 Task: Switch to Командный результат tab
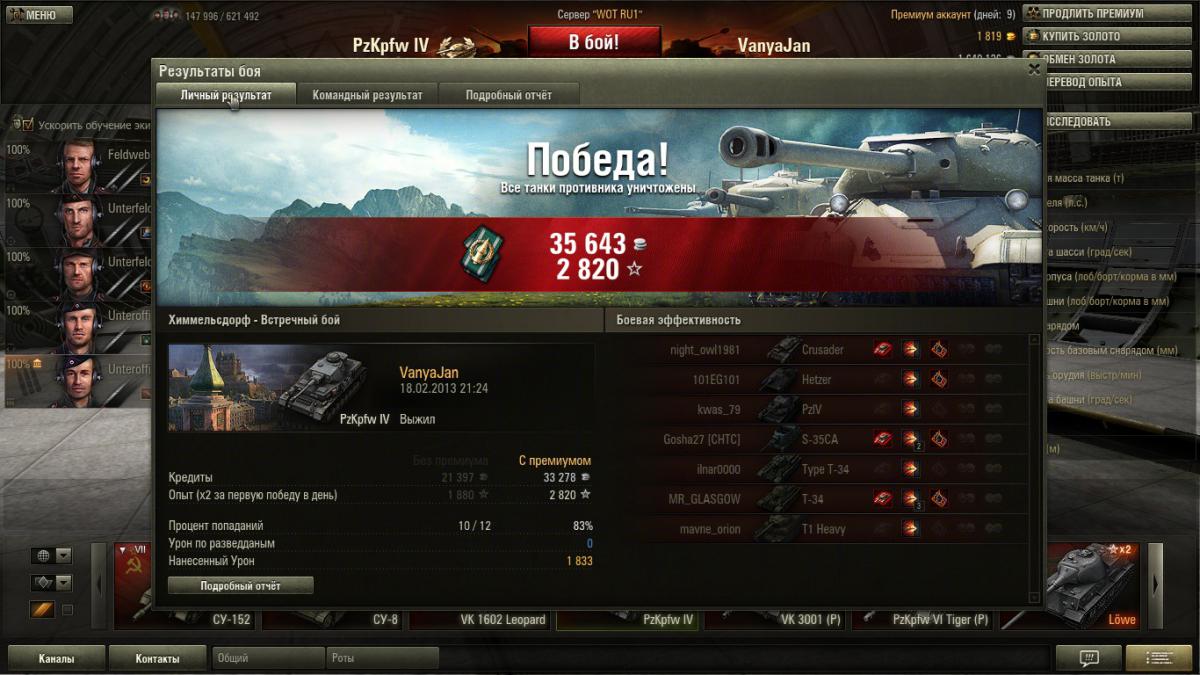click(367, 95)
